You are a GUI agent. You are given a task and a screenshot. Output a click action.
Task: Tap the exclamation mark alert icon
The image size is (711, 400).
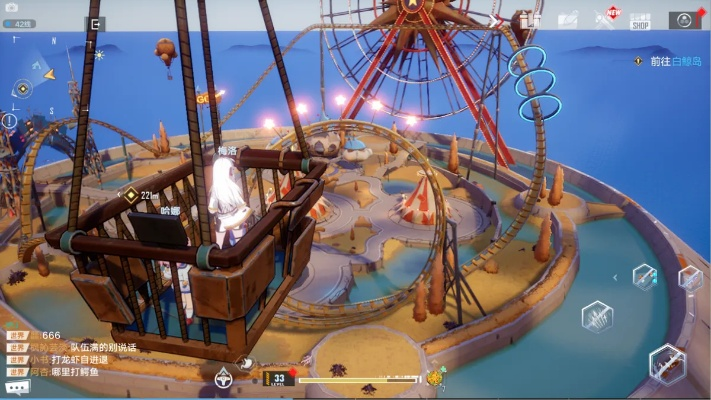coord(10,120)
